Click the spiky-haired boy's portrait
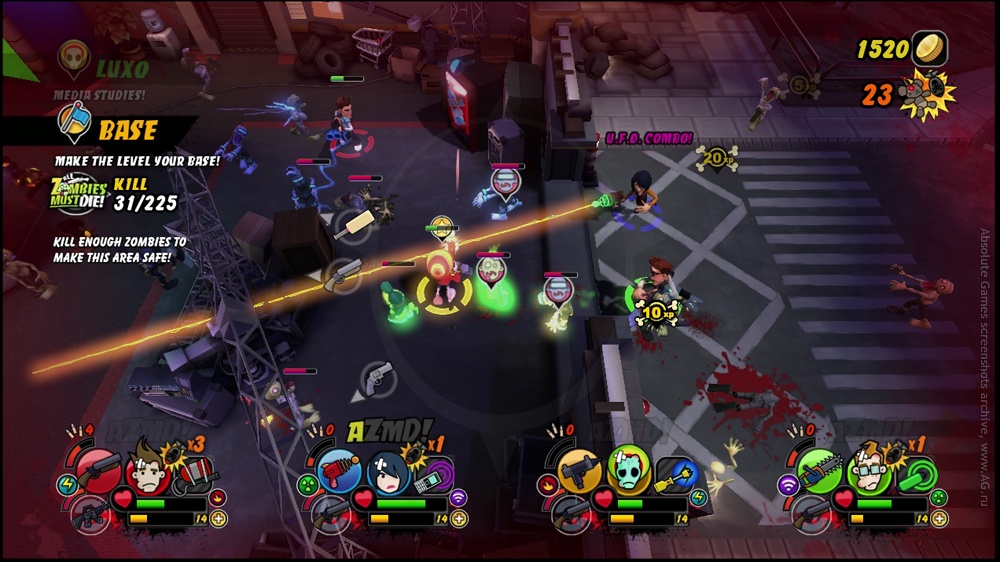The height and width of the screenshot is (562, 1000). coord(146,467)
